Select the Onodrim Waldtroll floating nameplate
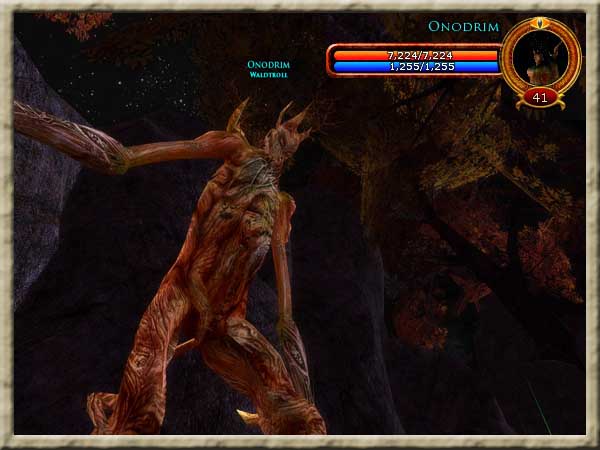The height and width of the screenshot is (450, 600). click(x=269, y=68)
